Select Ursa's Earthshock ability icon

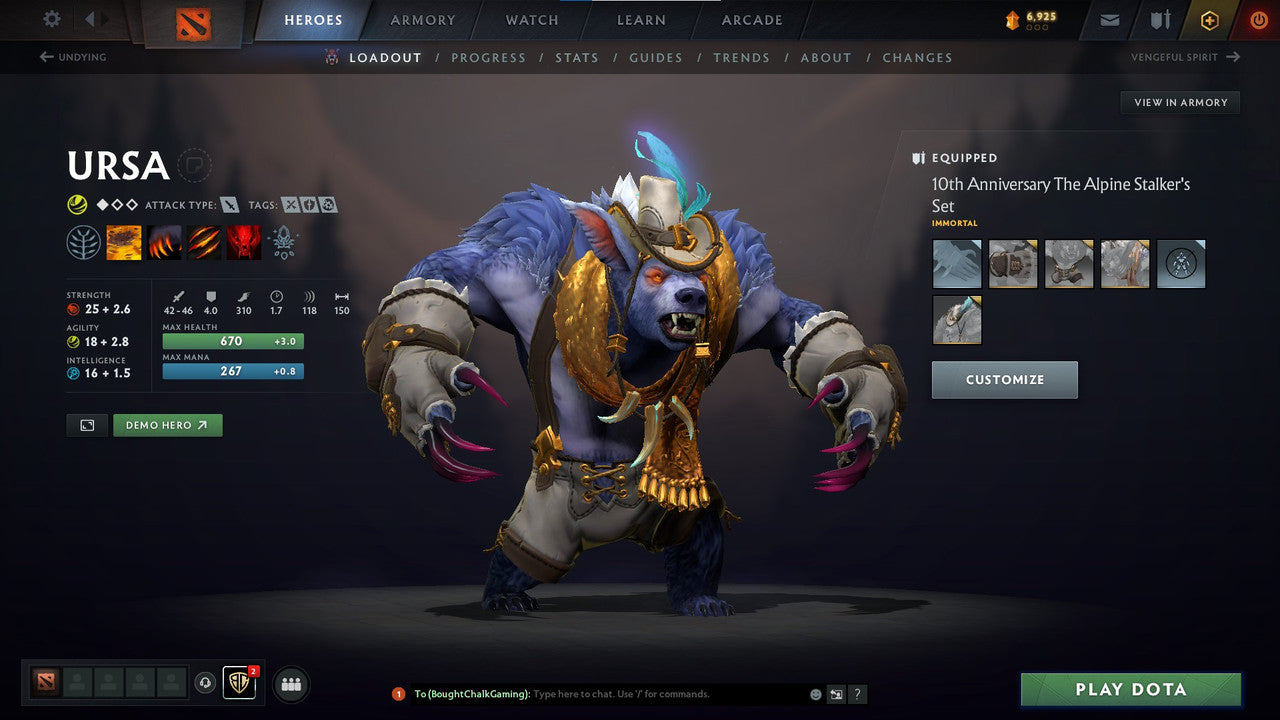point(124,242)
